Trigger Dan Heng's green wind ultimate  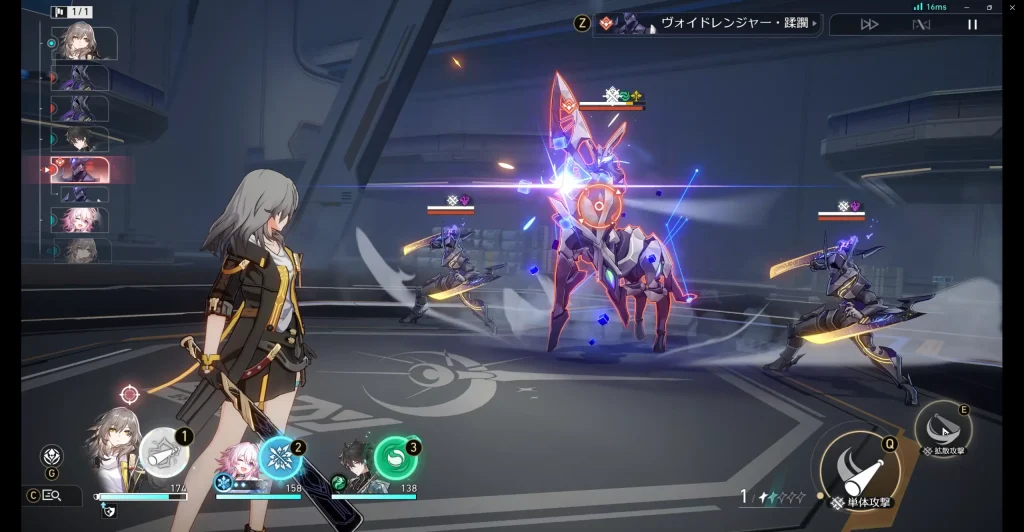pos(396,459)
